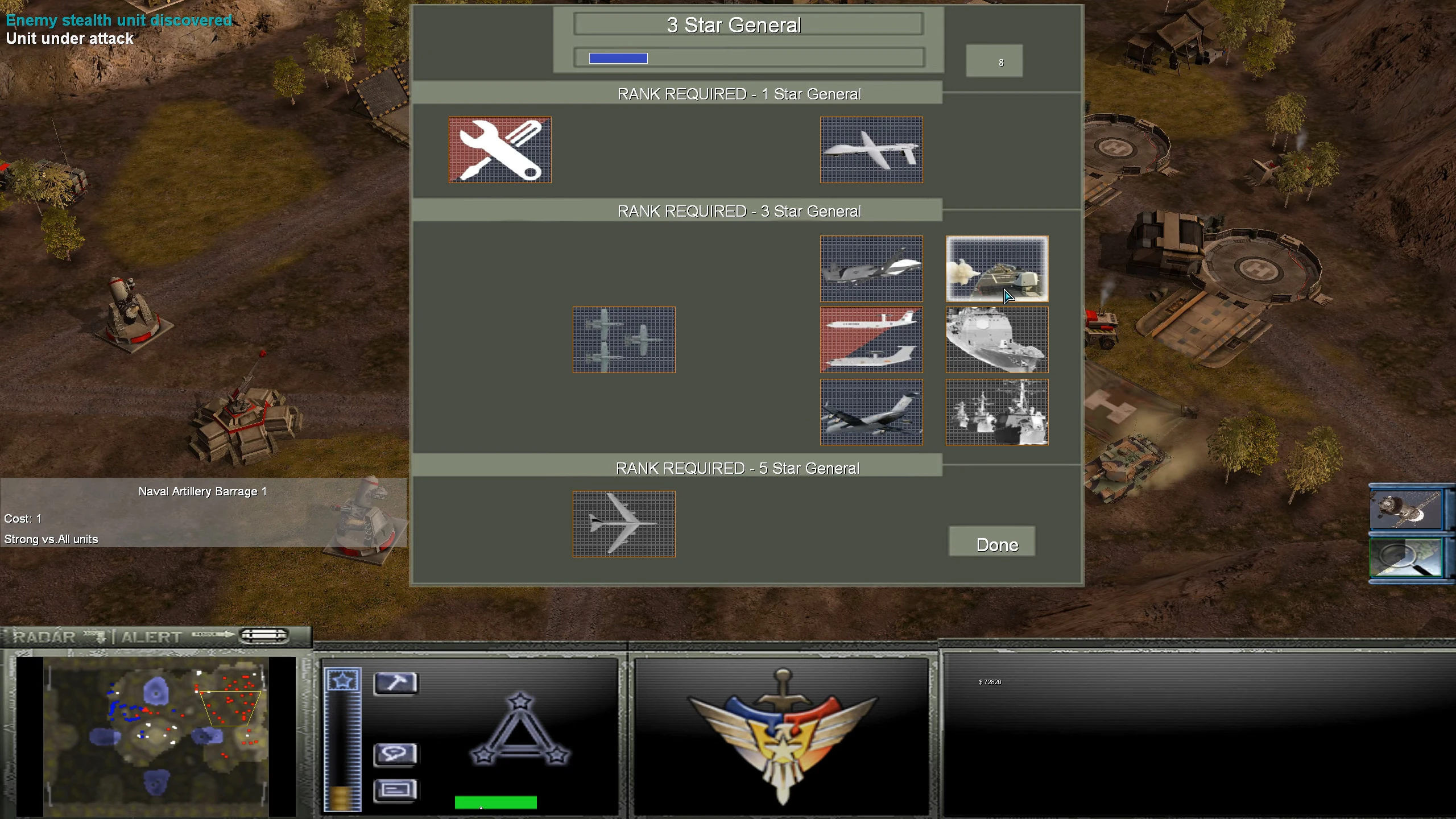Choose the carrier battle group power icon
This screenshot has height=819, width=1456.
pos(996,411)
